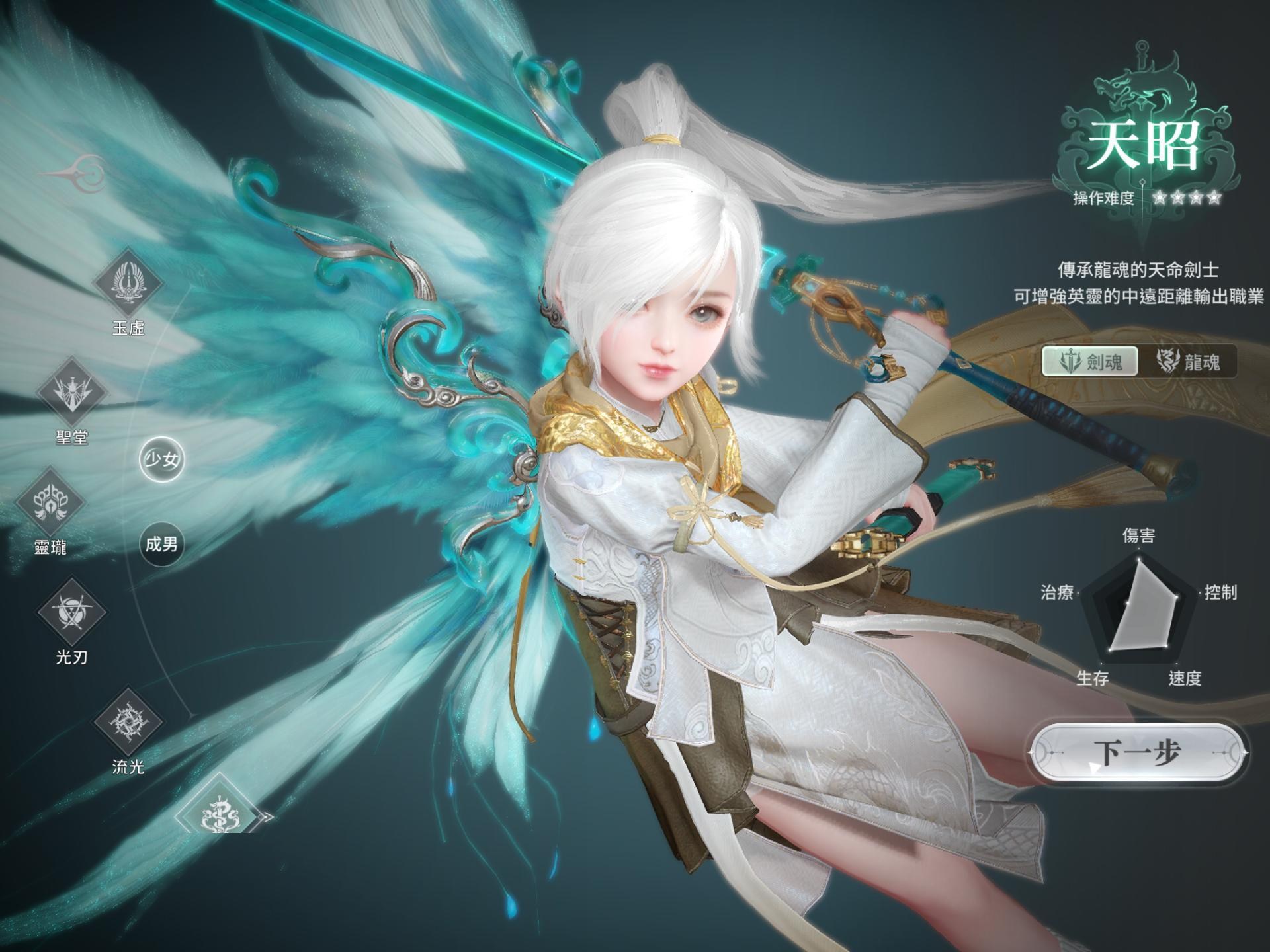
Task: Proceed with the 下一步 button
Action: [x=1137, y=753]
